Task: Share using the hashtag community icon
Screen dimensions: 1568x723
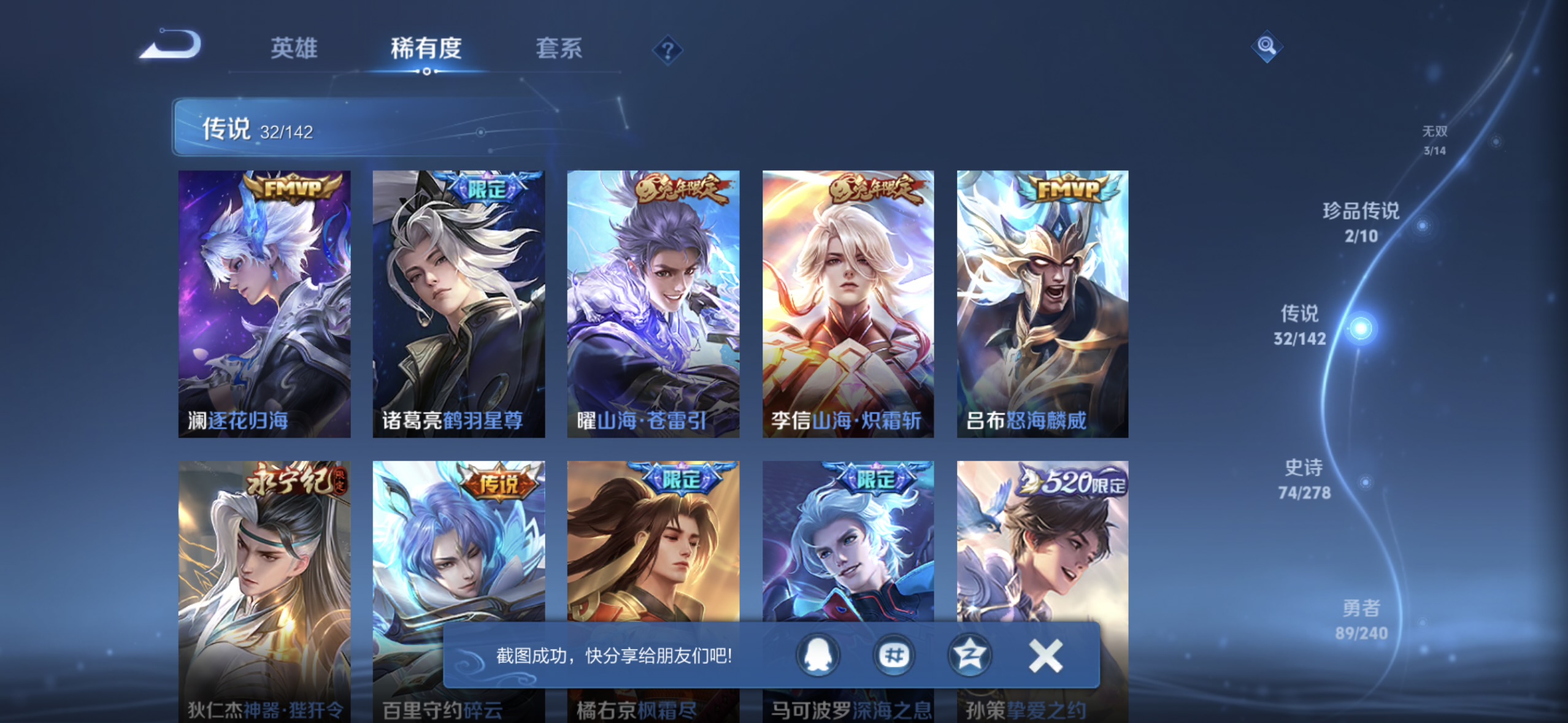Action: (x=893, y=655)
